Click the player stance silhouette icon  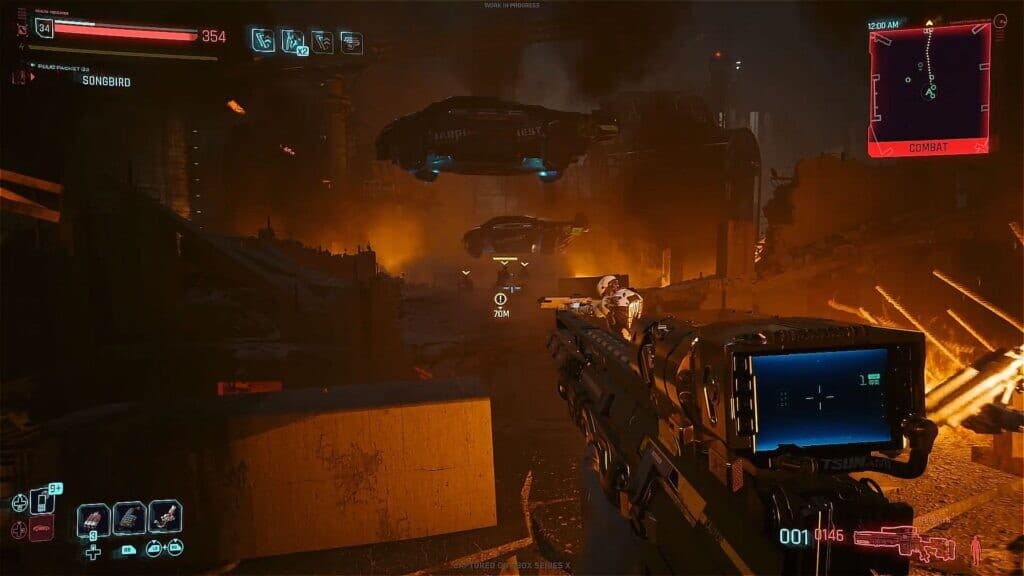click(x=976, y=549)
